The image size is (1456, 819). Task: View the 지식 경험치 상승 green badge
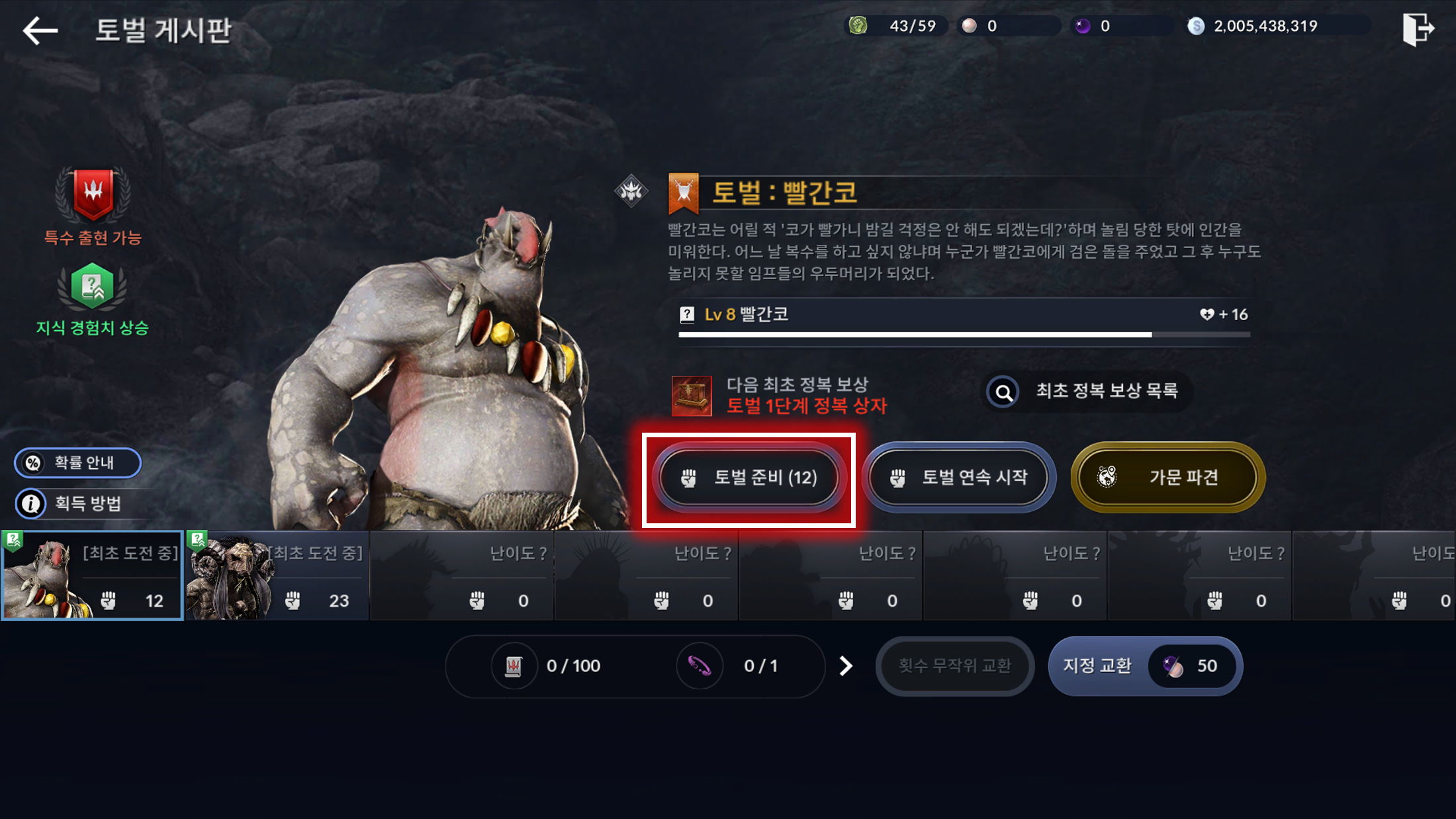tap(93, 286)
